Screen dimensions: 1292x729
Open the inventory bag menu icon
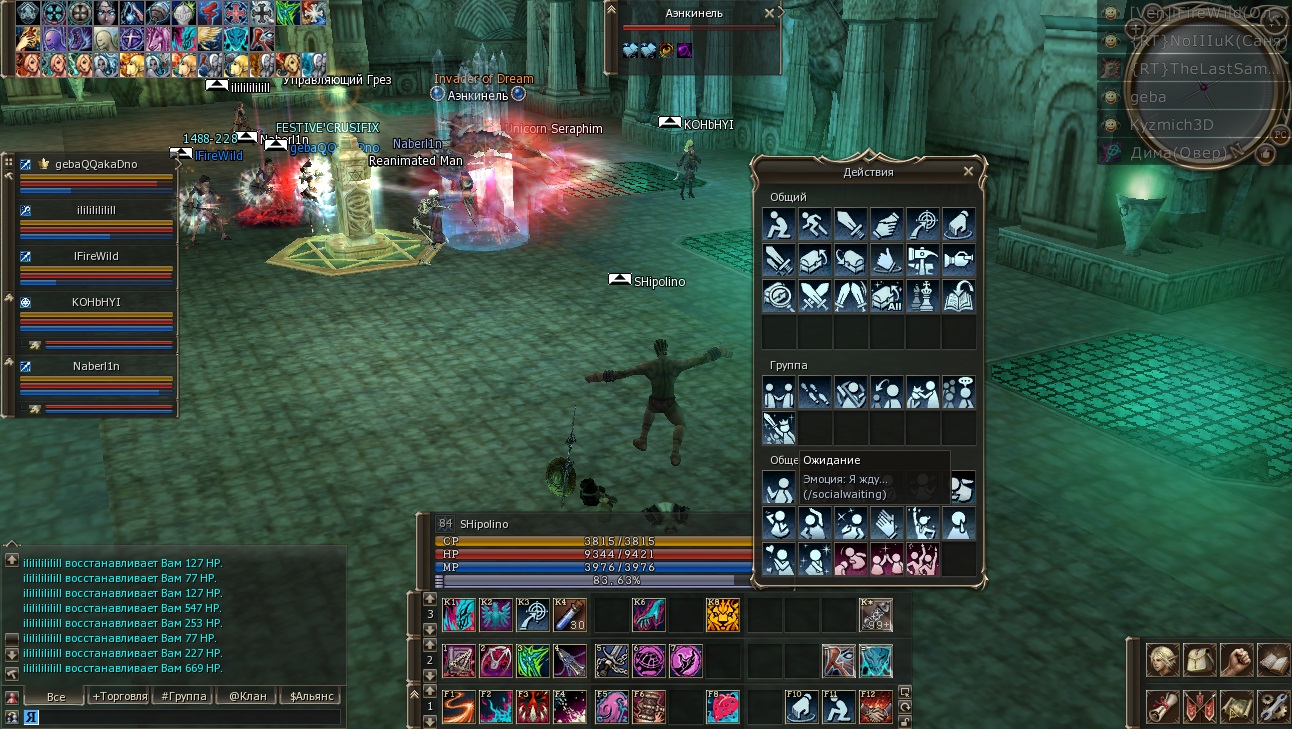pyautogui.click(x=1199, y=660)
